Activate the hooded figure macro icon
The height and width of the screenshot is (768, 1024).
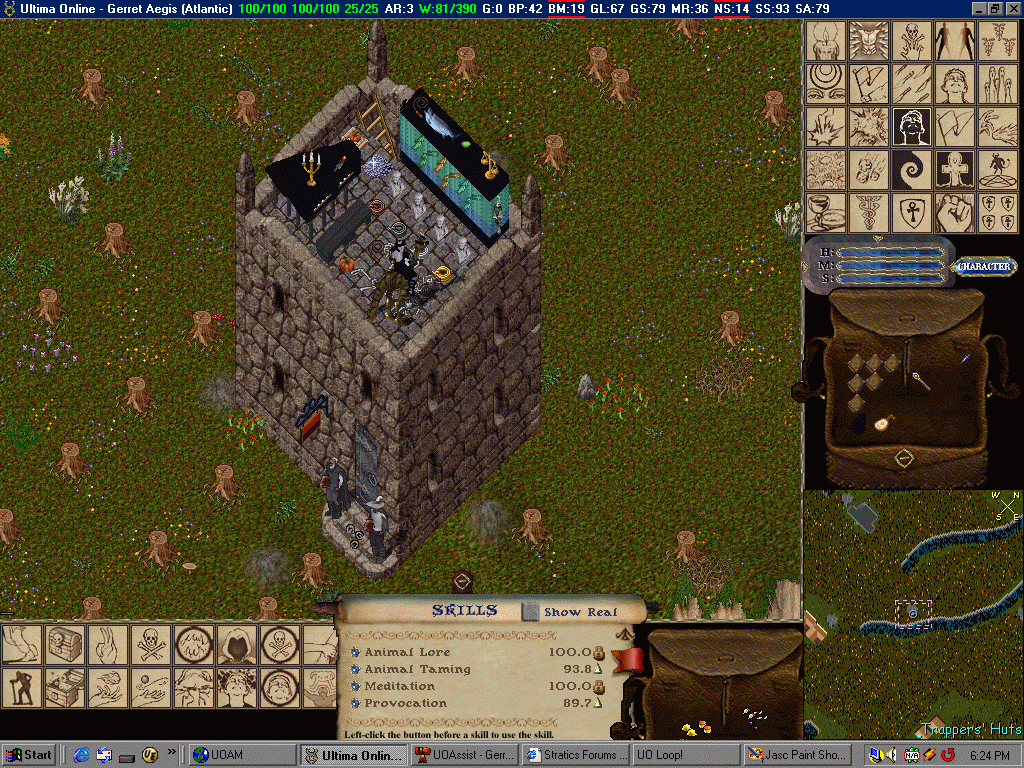[237, 645]
